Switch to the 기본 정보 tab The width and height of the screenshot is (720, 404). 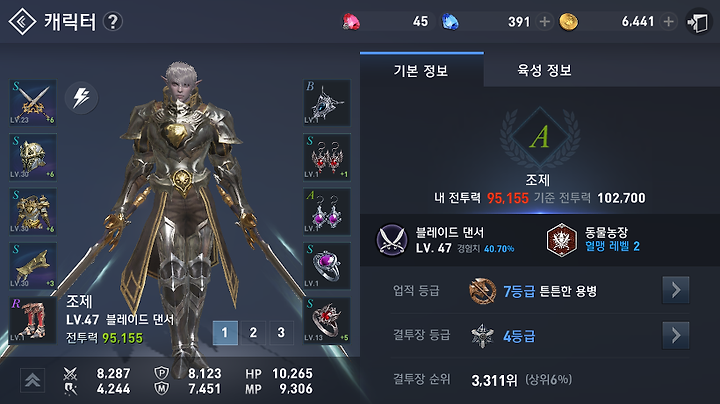click(x=421, y=71)
